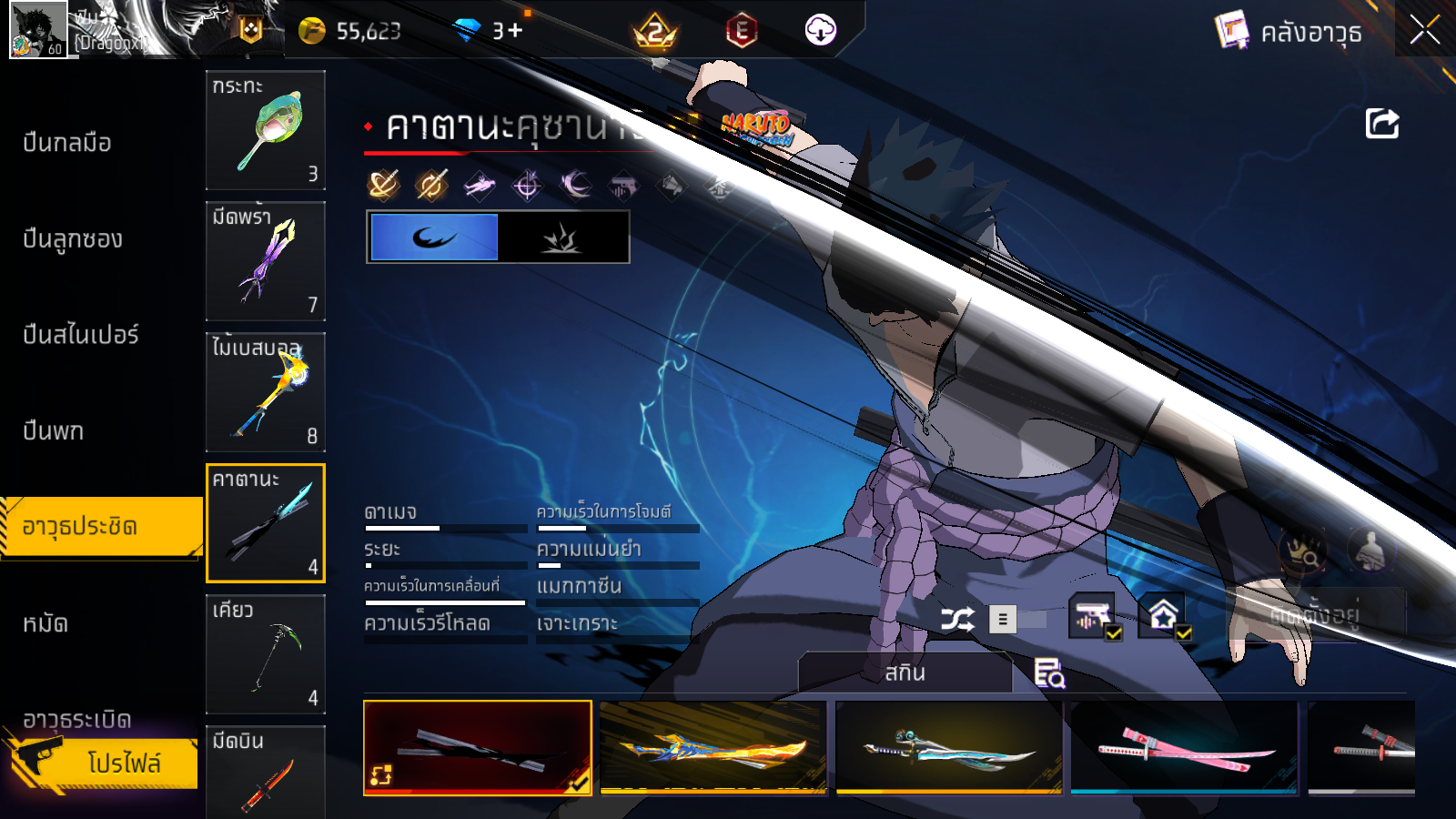Image resolution: width=1456 pixels, height=819 pixels.
Task: Choose the มีดพร้า machete slot
Action: 265,260
